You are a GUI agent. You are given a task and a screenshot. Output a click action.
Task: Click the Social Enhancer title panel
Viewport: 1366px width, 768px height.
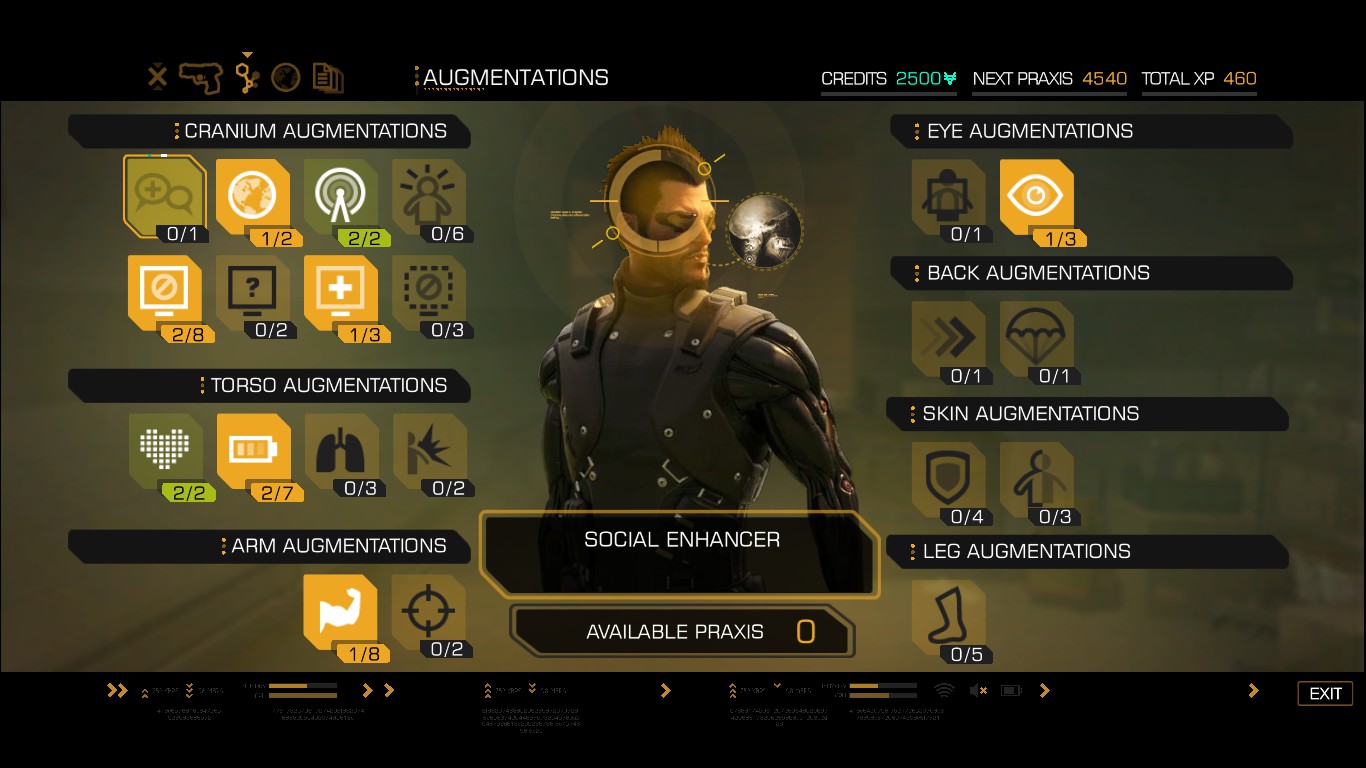pos(680,540)
